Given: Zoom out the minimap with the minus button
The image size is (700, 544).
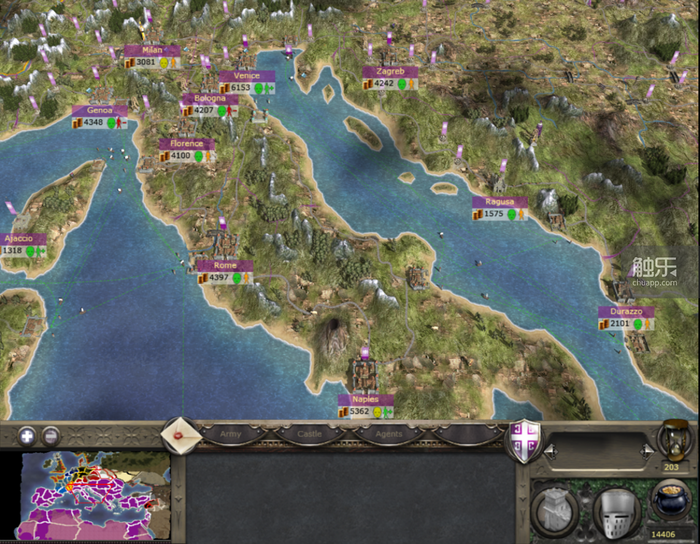Looking at the screenshot, I should click(x=50, y=436).
